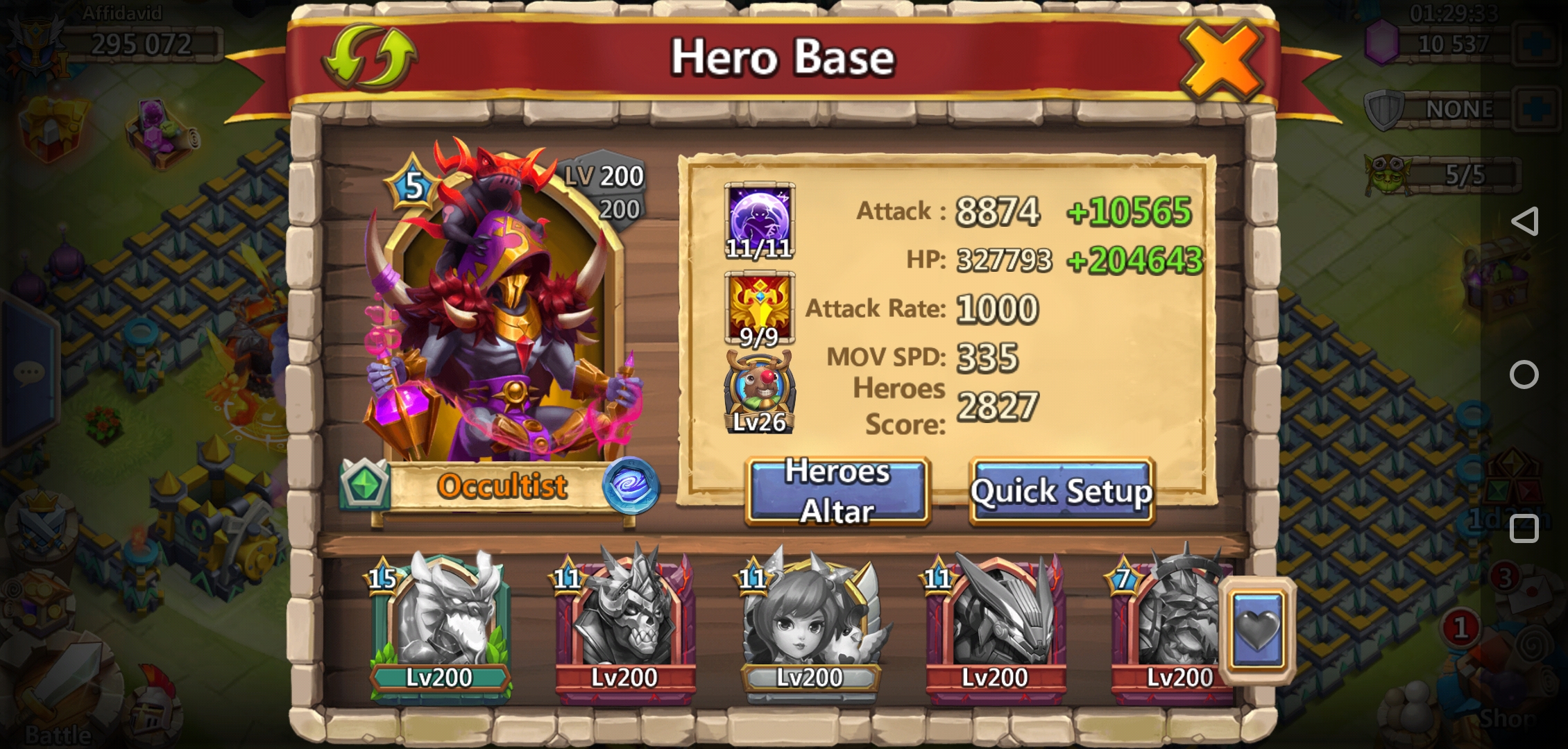Open the blue swirl enchantment icon
1568x749 pixels.
631,485
